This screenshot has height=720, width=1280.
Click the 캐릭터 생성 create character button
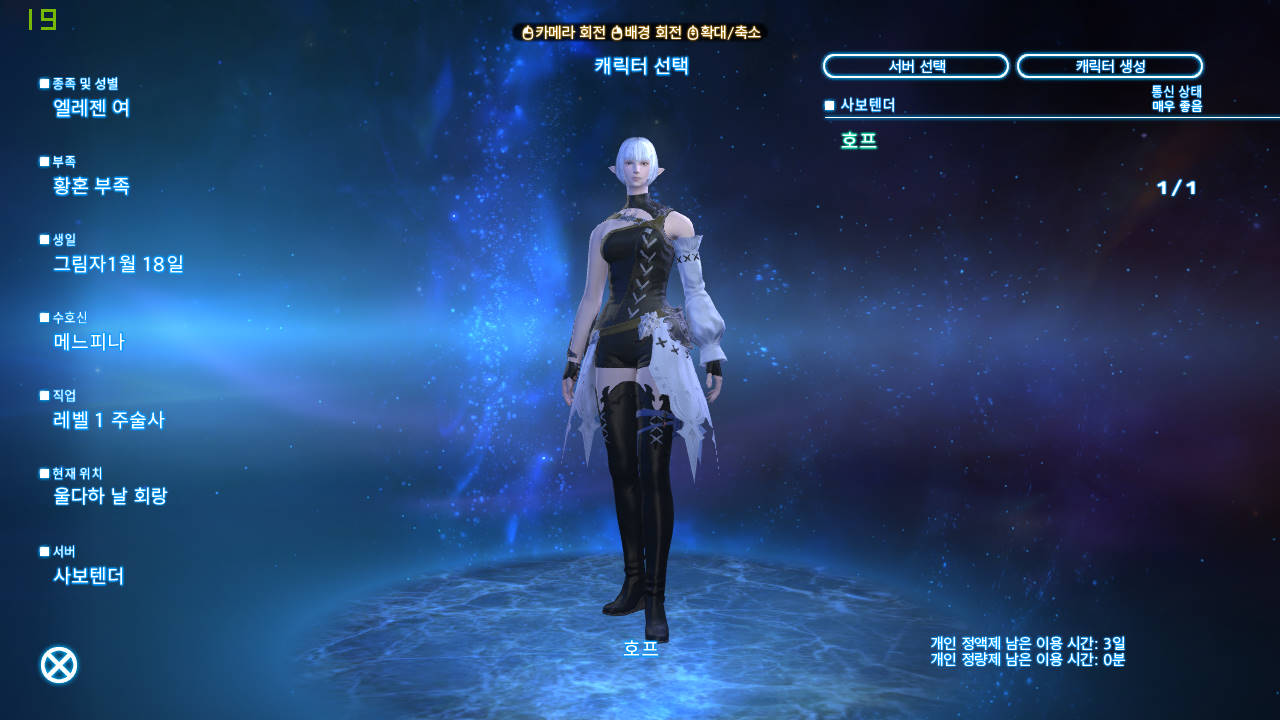tap(1109, 66)
